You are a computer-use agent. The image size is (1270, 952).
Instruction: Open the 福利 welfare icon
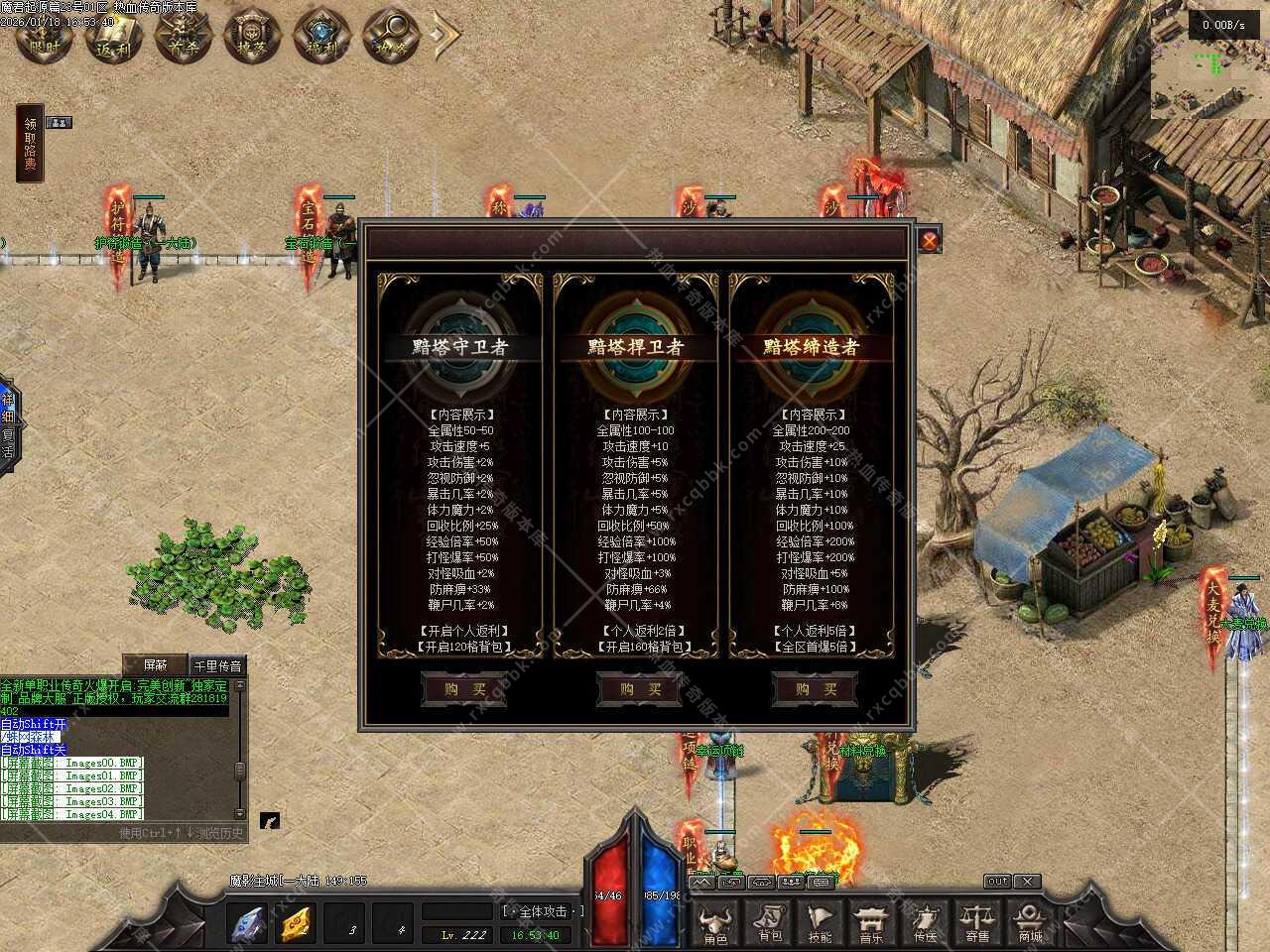[323, 37]
